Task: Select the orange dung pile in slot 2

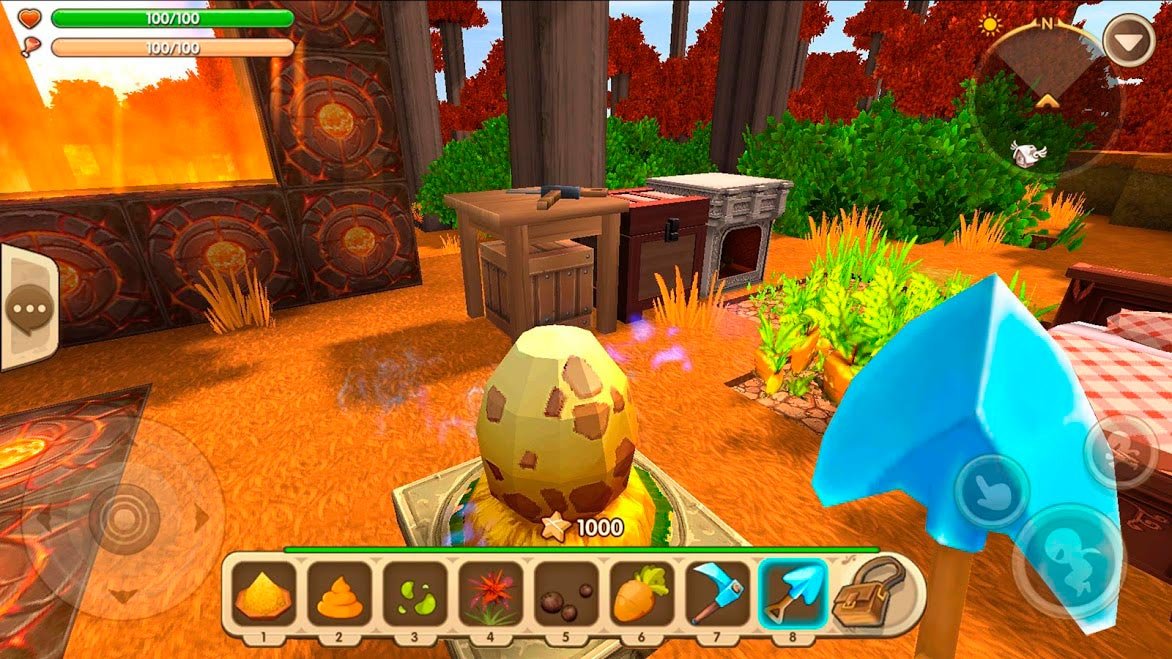Action: click(340, 594)
